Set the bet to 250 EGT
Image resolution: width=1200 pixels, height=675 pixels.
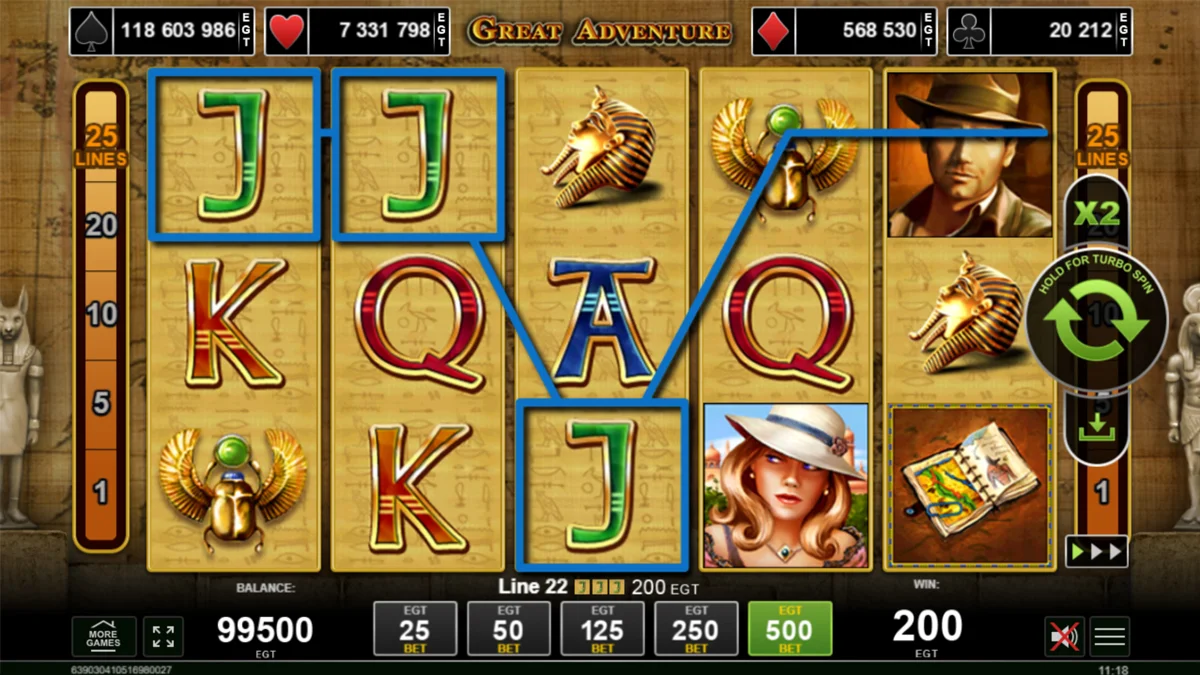(696, 629)
